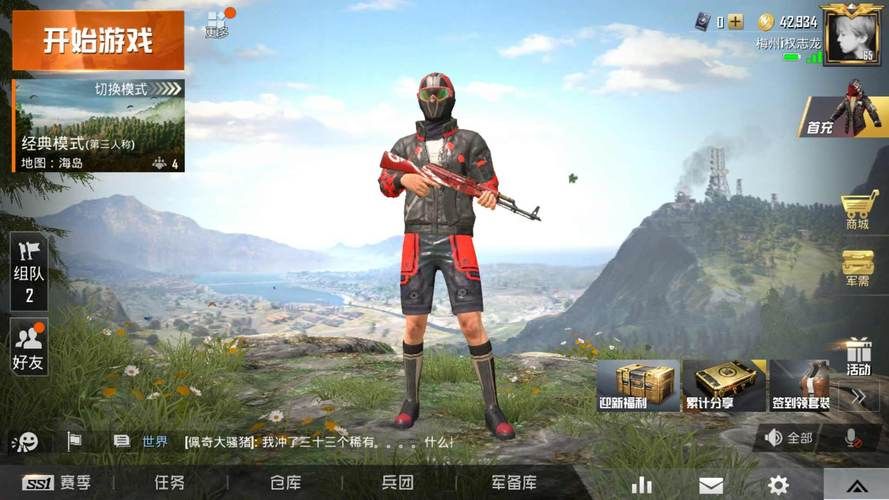Open the 活动 events gift box
889x500 pixels.
click(858, 356)
